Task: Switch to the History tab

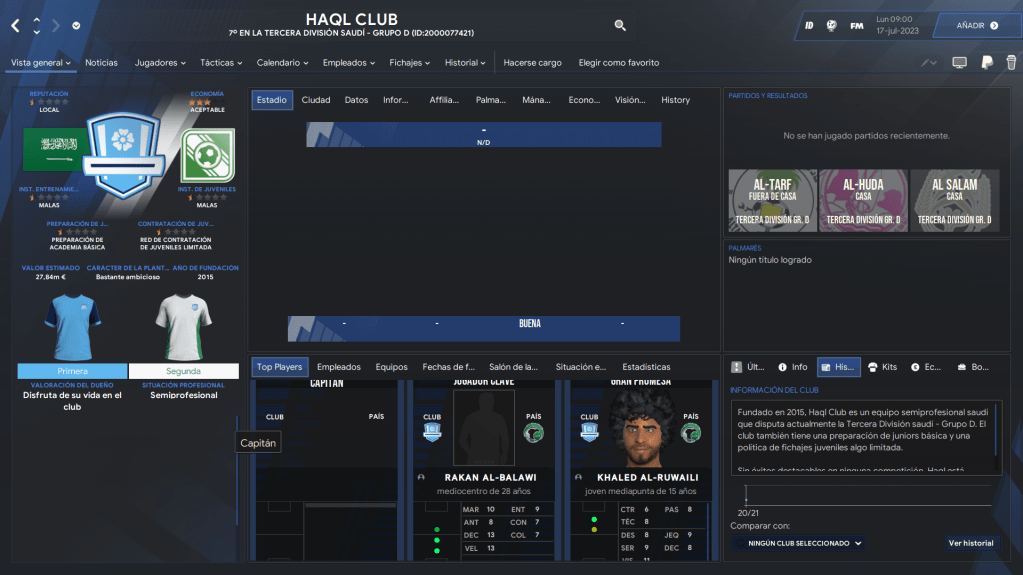Action: click(675, 100)
